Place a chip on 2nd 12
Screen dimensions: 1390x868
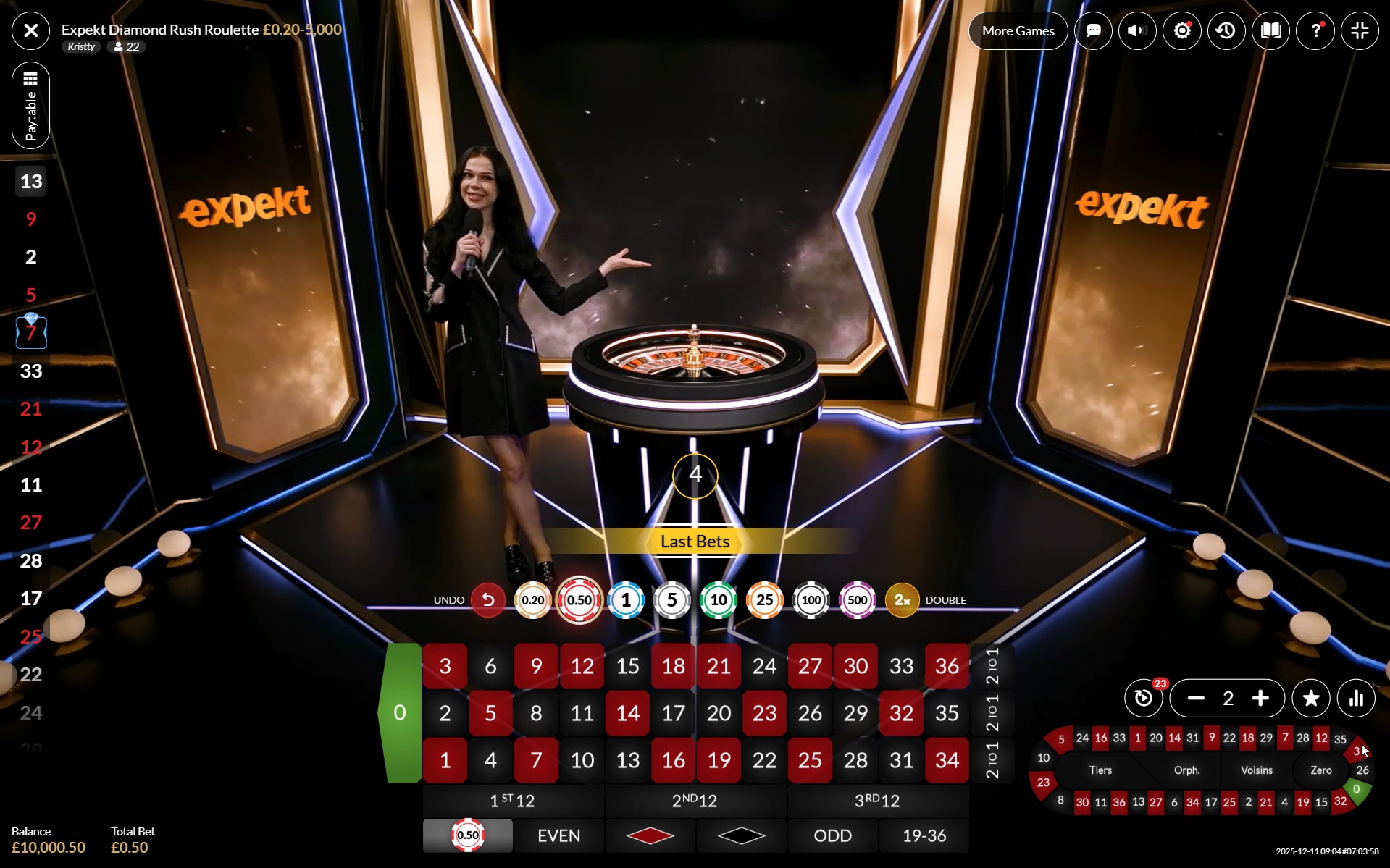pos(695,801)
